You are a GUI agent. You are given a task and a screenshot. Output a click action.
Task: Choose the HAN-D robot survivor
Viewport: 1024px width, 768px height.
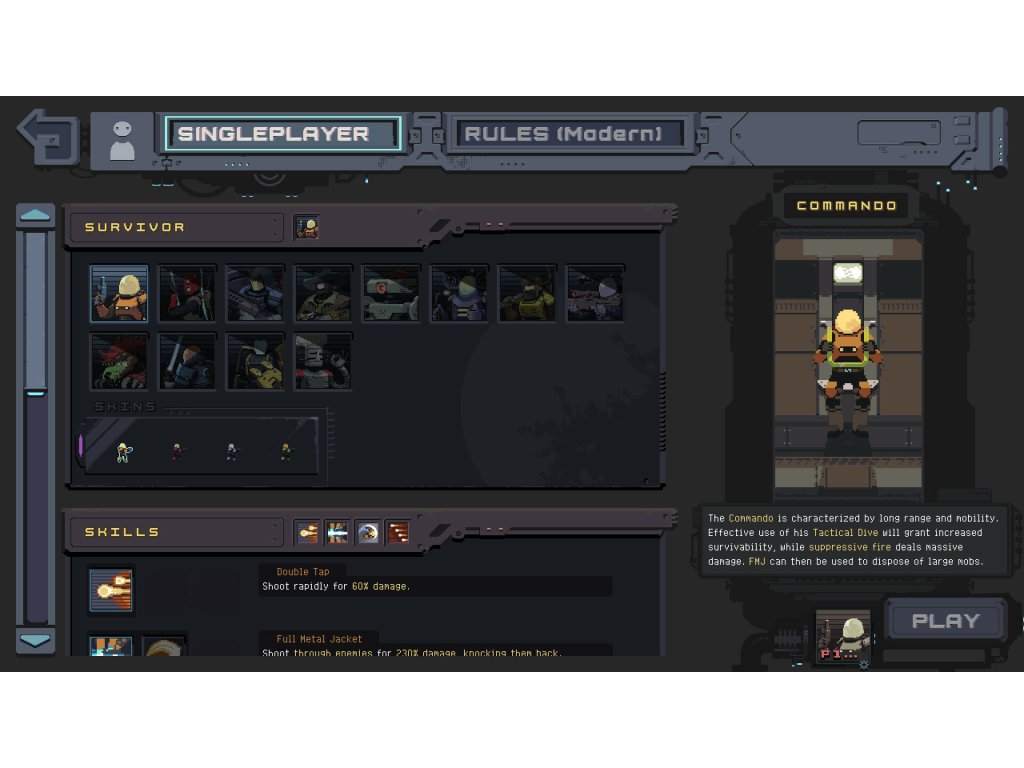point(391,293)
